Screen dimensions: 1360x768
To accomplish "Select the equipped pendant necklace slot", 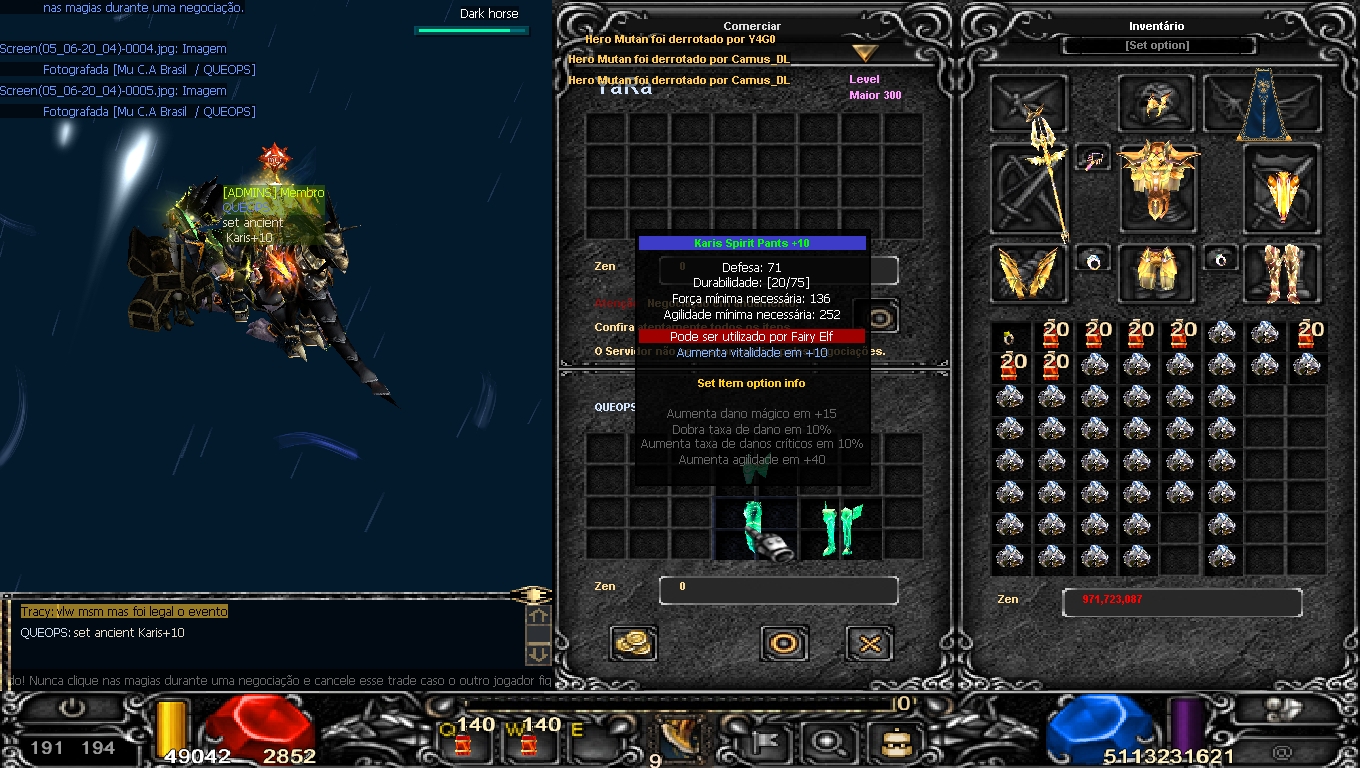I will click(1093, 158).
